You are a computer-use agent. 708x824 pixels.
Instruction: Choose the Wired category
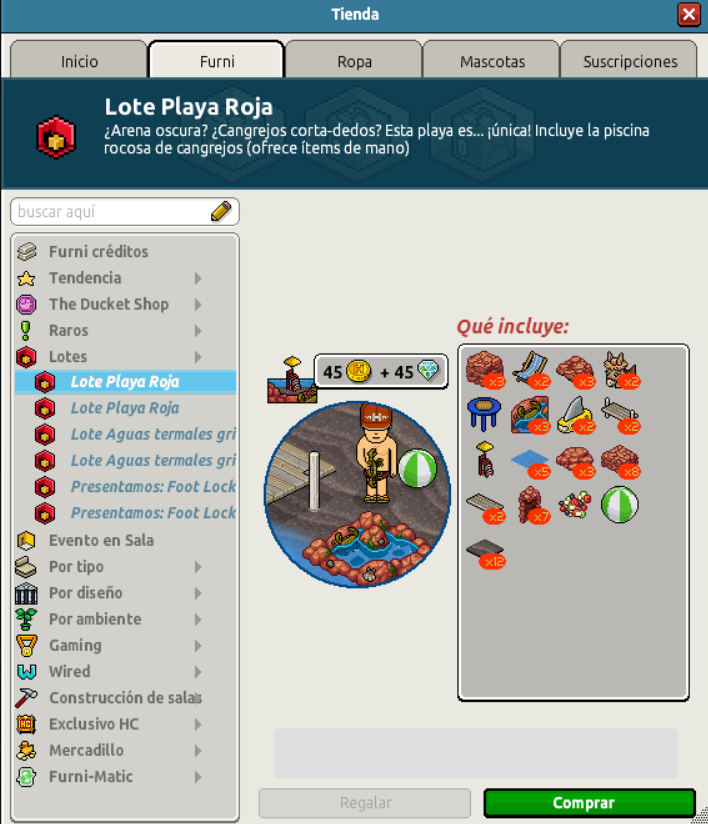[69, 671]
